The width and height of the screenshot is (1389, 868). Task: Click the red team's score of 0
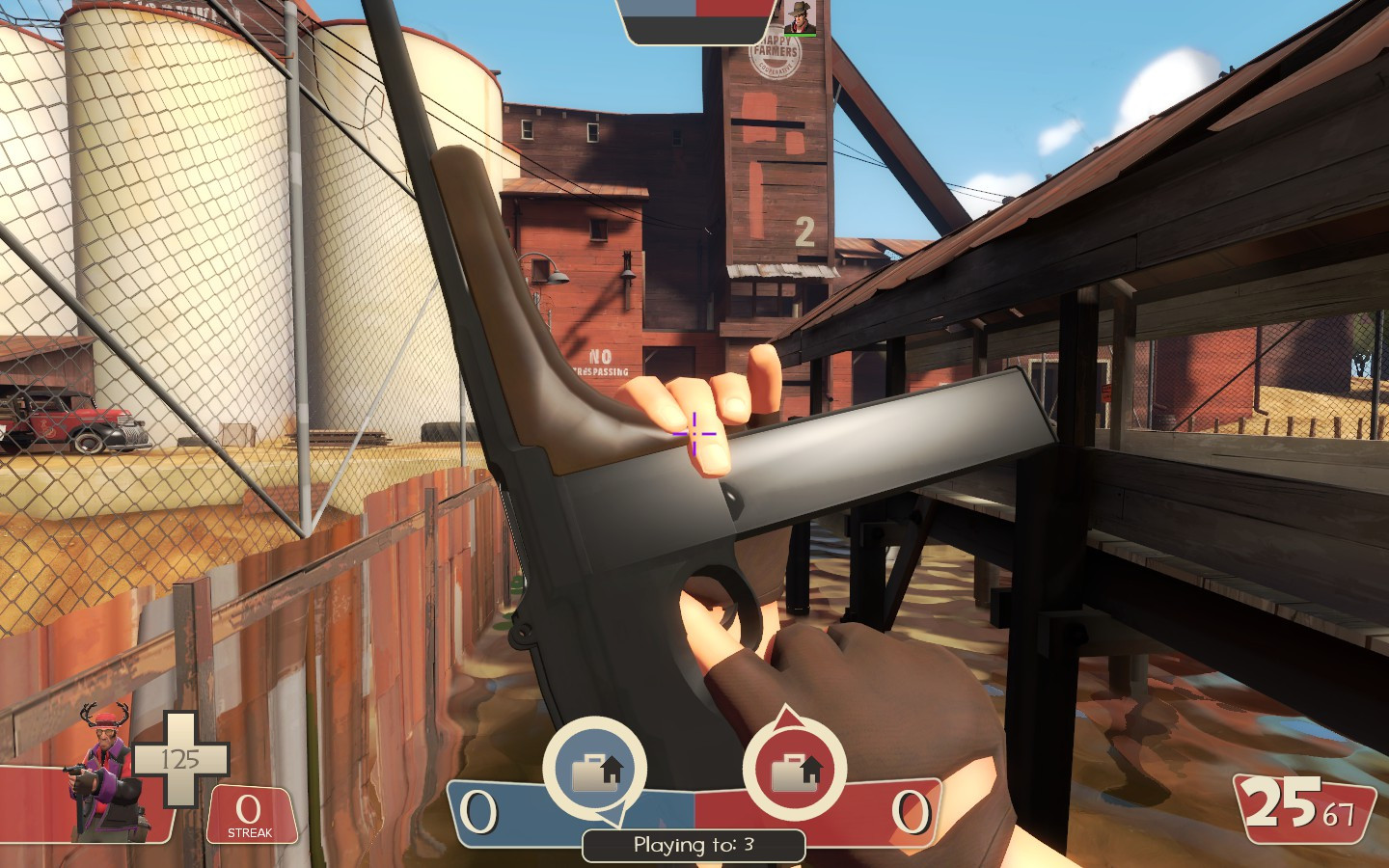pyautogui.click(x=911, y=810)
